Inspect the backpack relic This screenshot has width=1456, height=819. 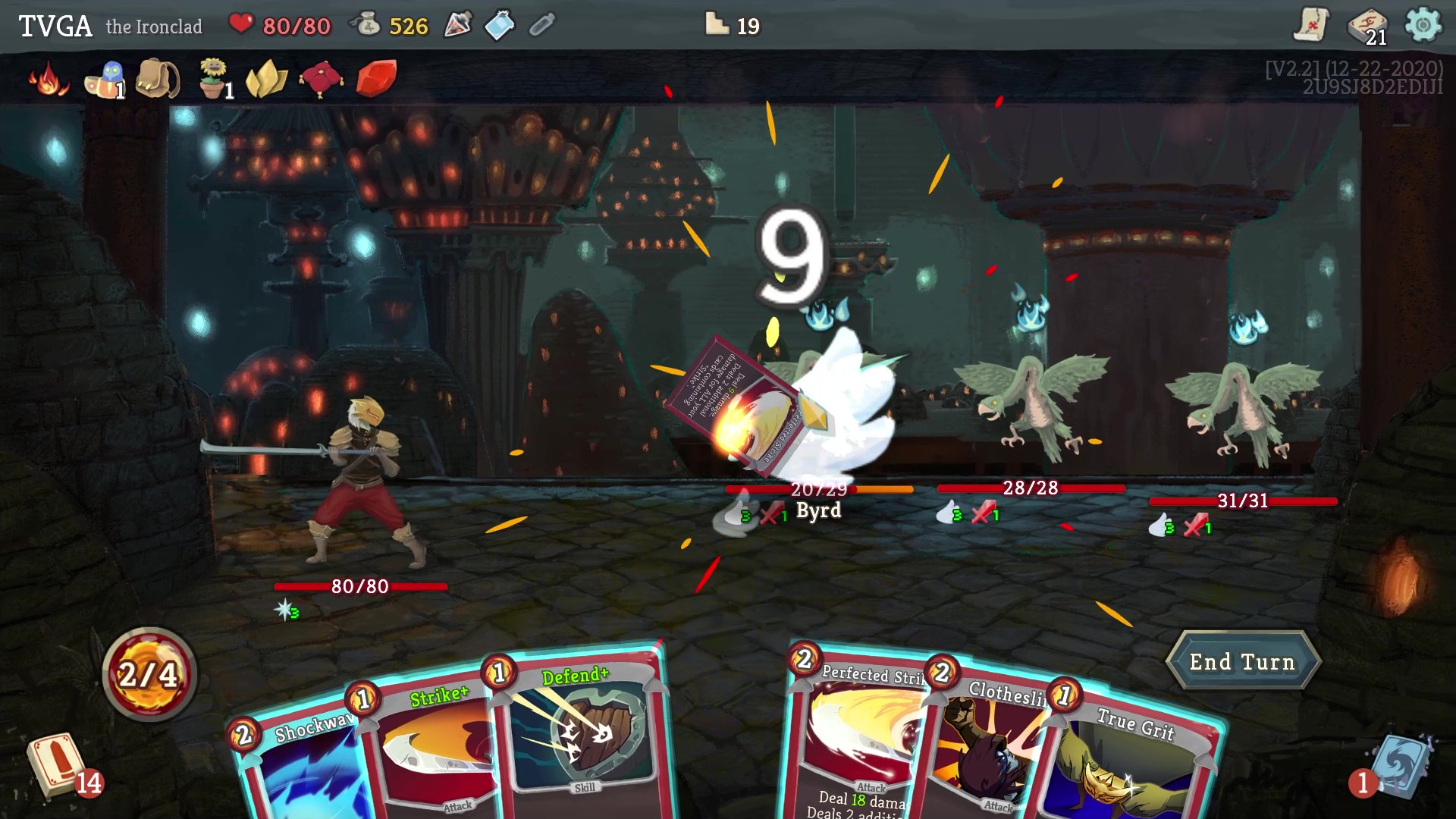point(158,79)
